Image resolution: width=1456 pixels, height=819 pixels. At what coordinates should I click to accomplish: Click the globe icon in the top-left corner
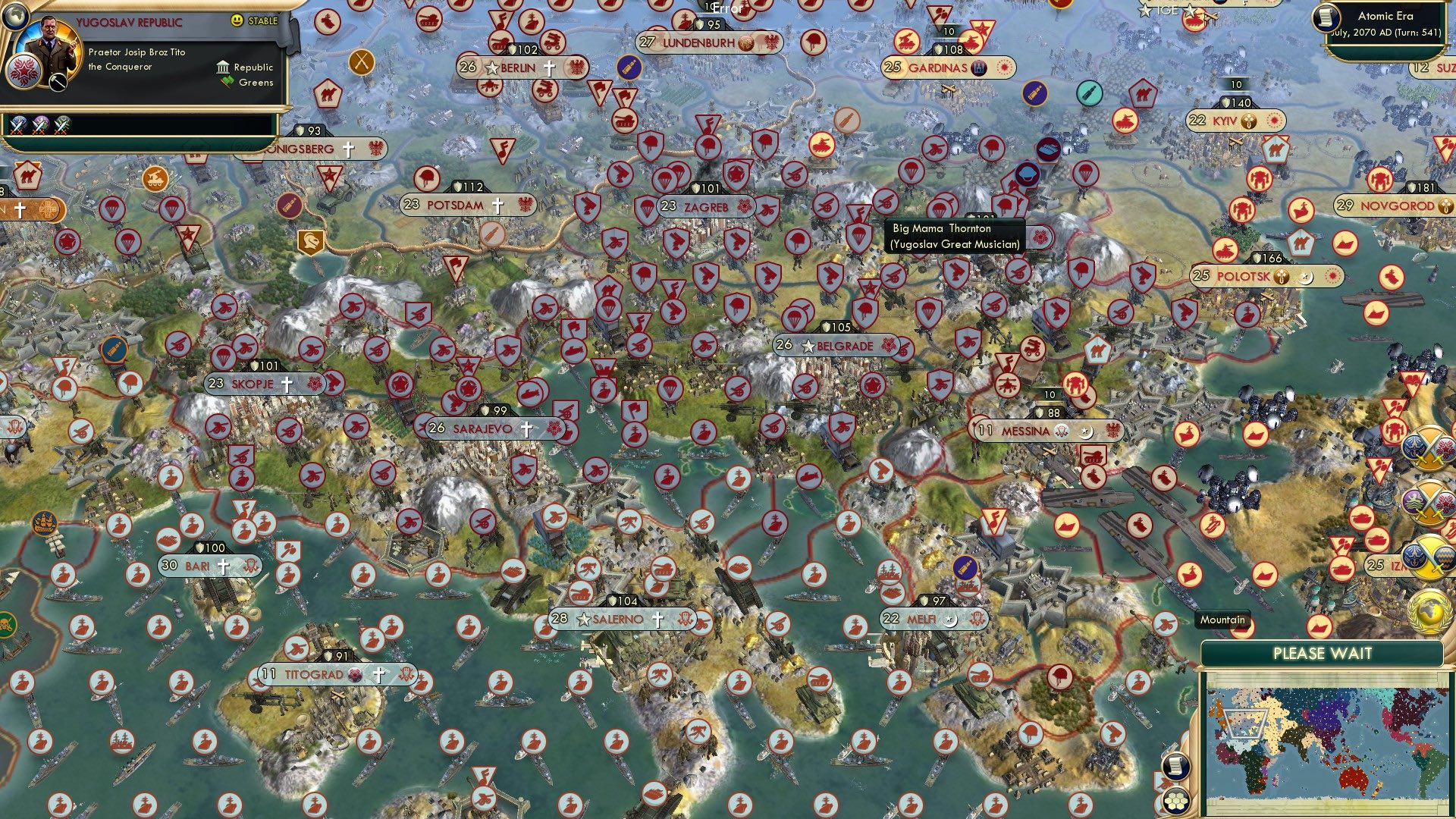[15, 17]
